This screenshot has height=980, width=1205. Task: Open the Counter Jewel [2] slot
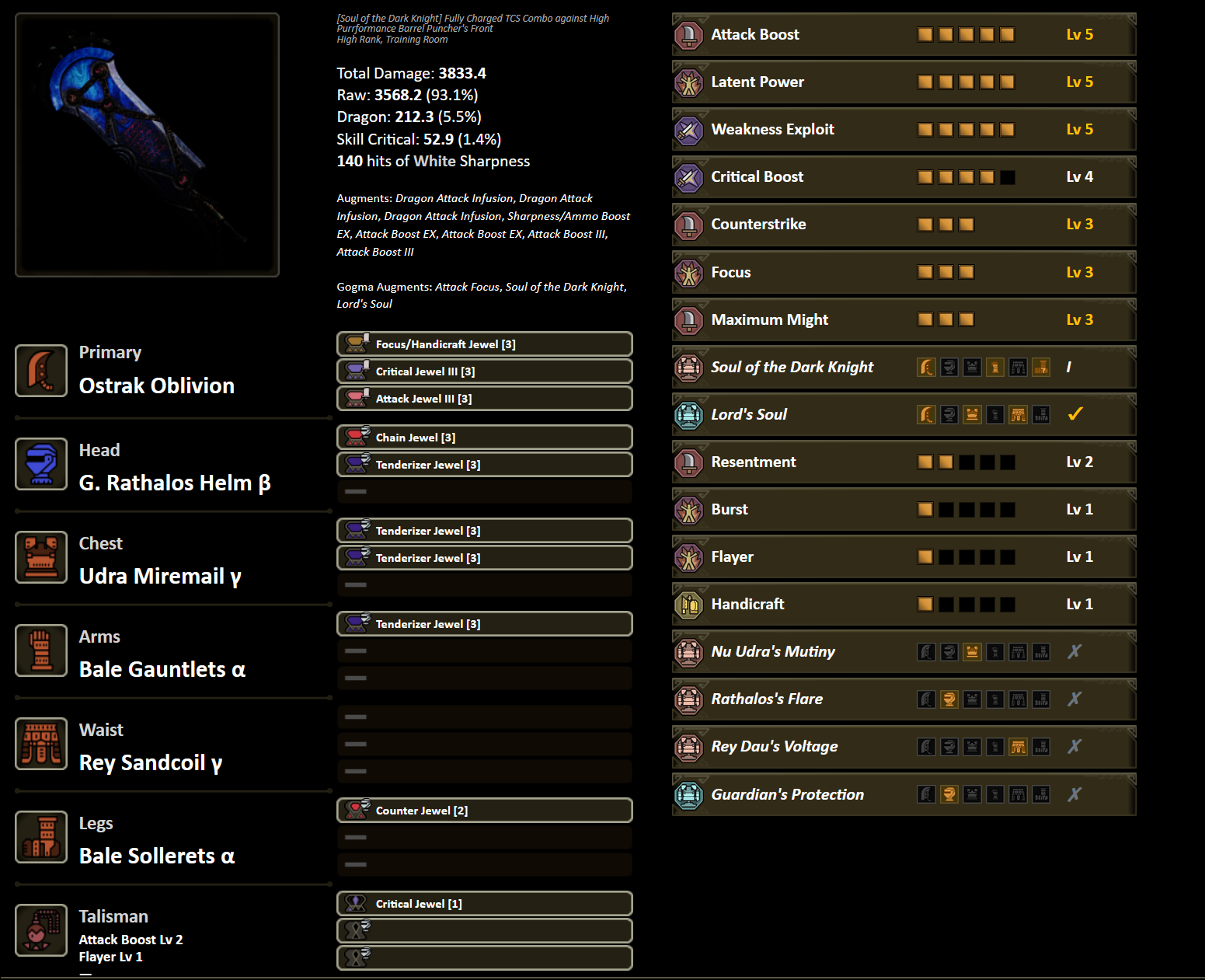click(x=484, y=811)
